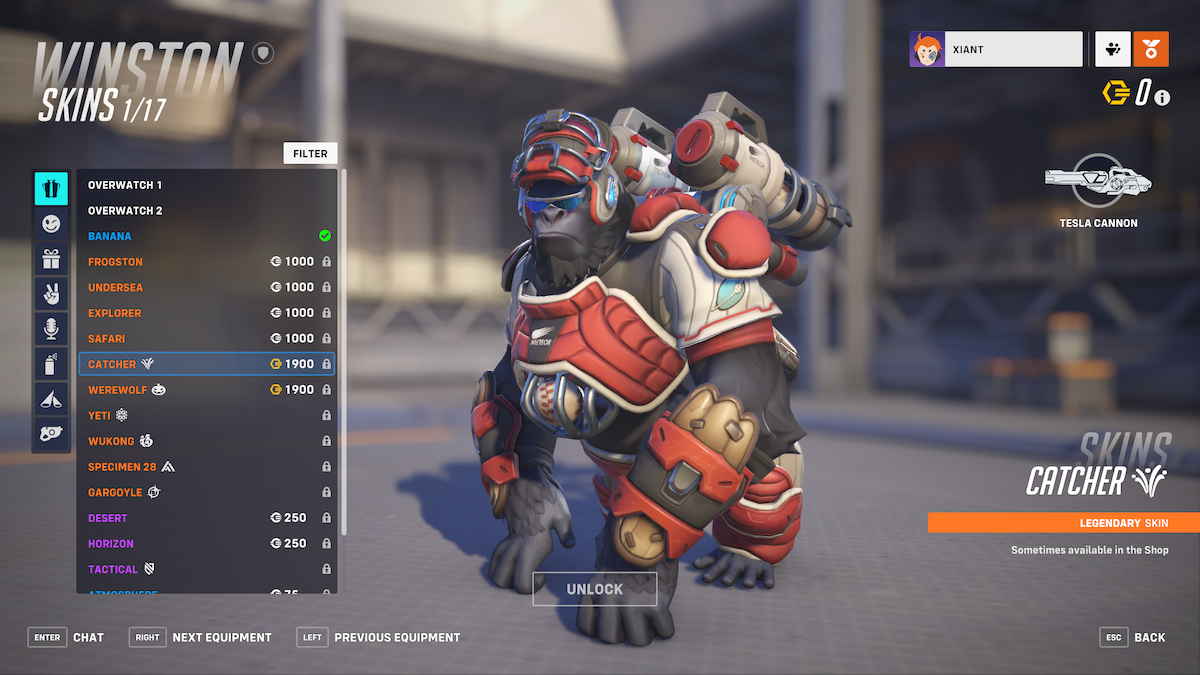Open the sprays category tab
This screenshot has width=1200, height=675.
51,364
